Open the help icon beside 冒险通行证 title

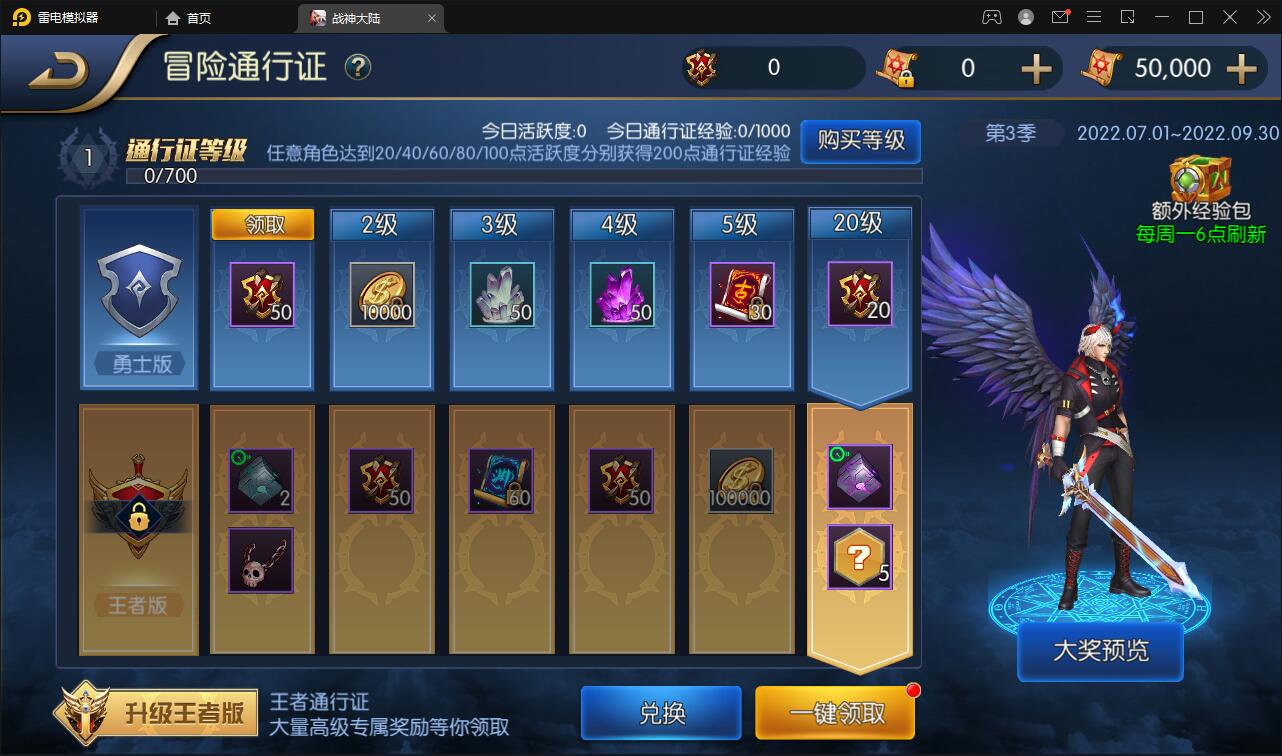357,68
